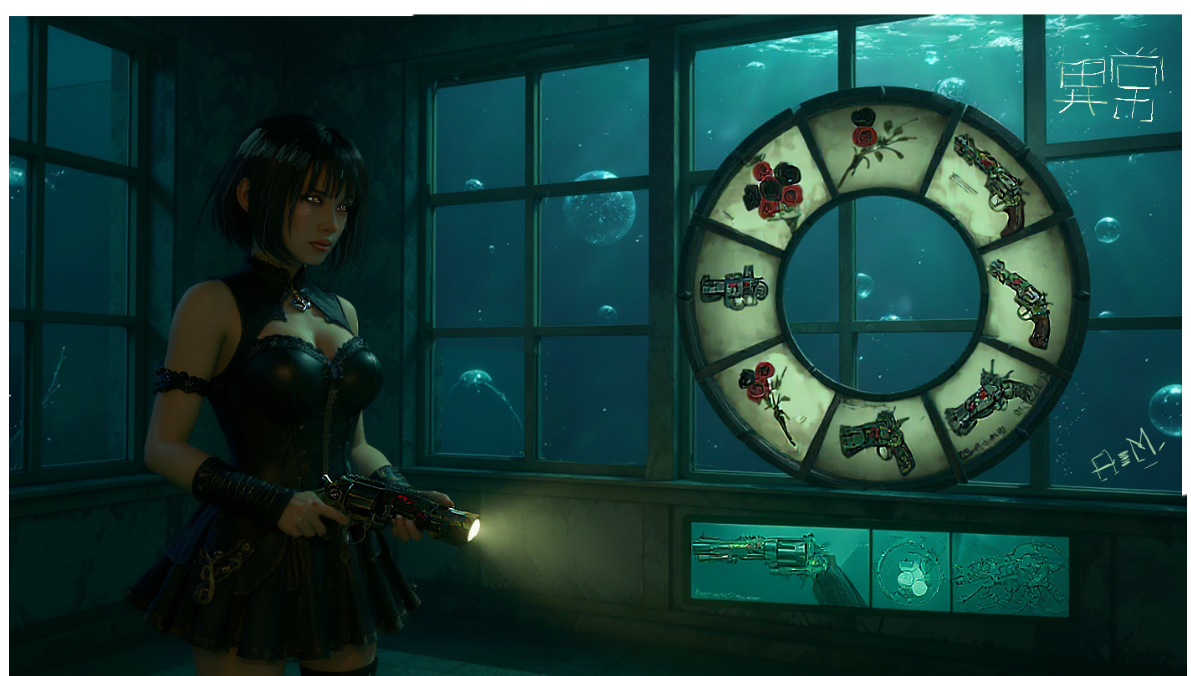The image size is (1191, 676).
Task: Choose the blocky grey pistol on the wheel
Action: (733, 287)
